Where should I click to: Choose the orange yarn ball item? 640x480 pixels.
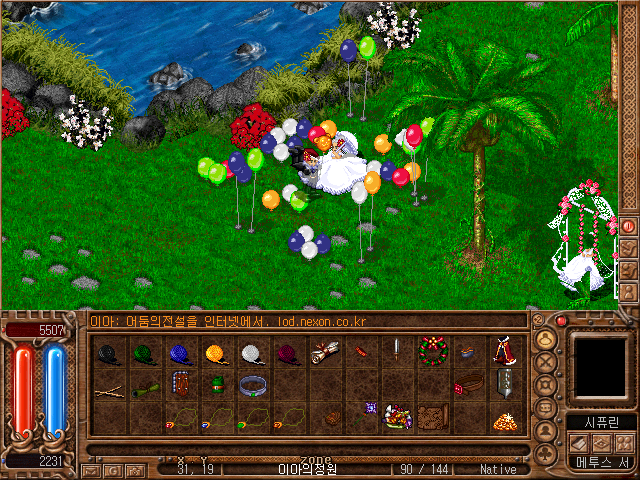pos(216,352)
